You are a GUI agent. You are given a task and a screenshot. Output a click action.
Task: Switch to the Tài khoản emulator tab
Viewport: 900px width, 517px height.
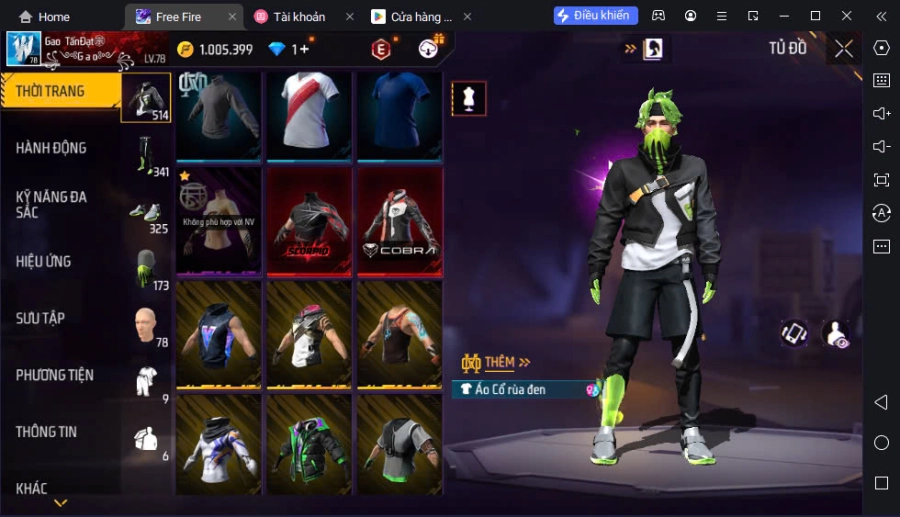point(298,17)
